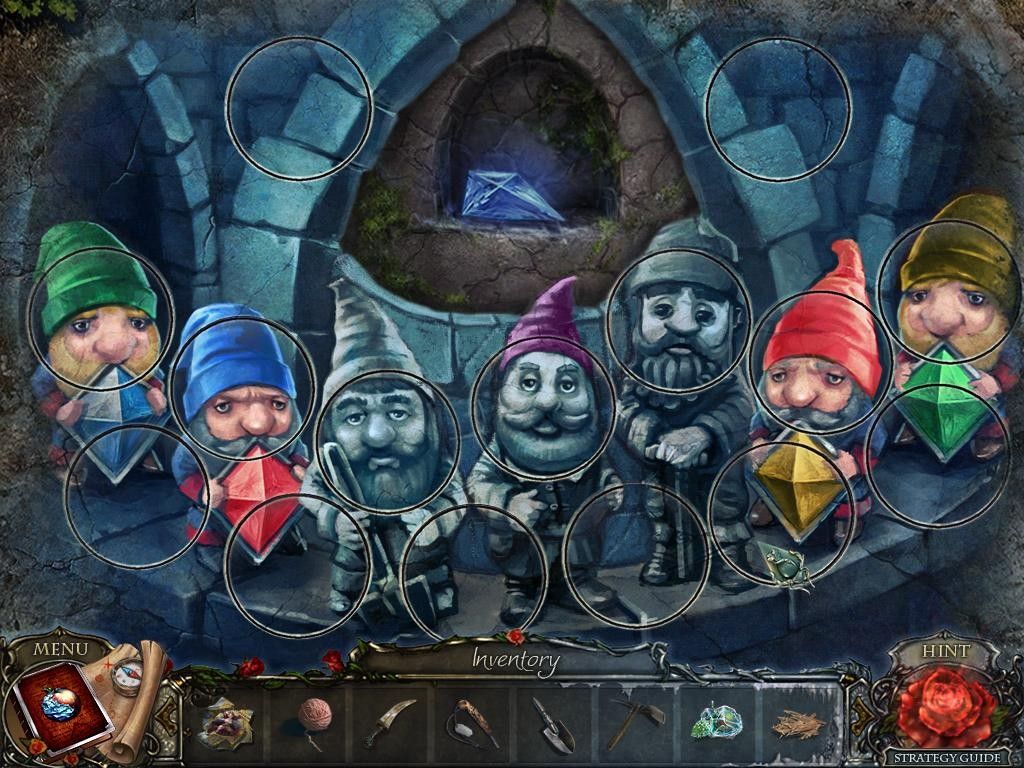Select the green crystal shard in inventory
Screen dimensions: 1024x768
[715, 720]
